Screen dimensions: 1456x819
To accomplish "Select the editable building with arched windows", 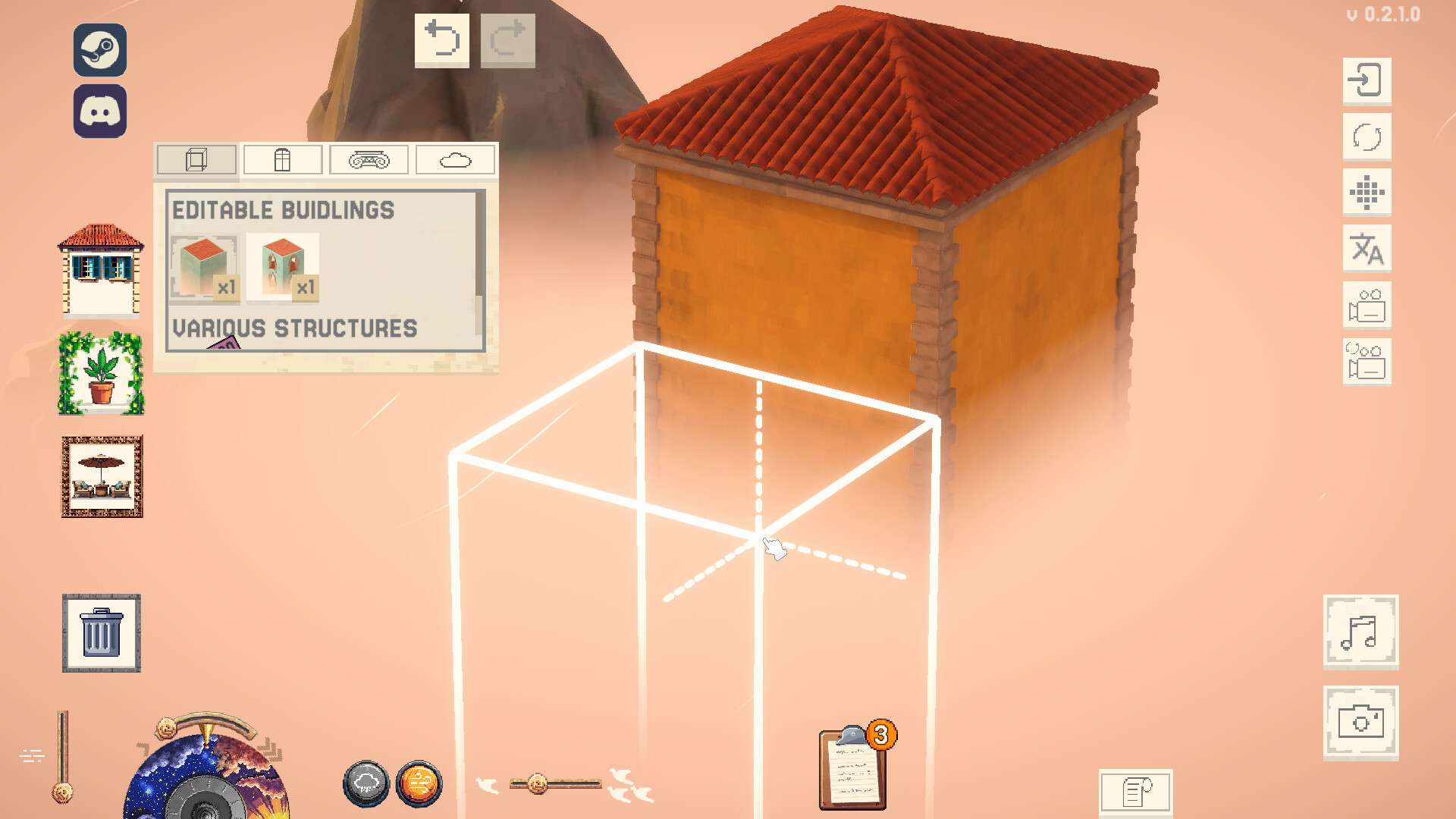I will tap(283, 267).
